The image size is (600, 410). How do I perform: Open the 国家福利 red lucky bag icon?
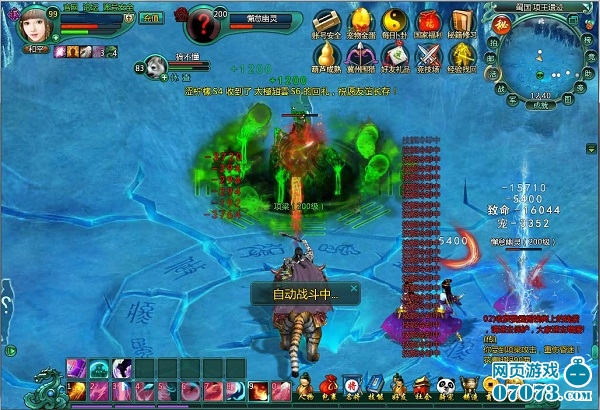[x=427, y=22]
